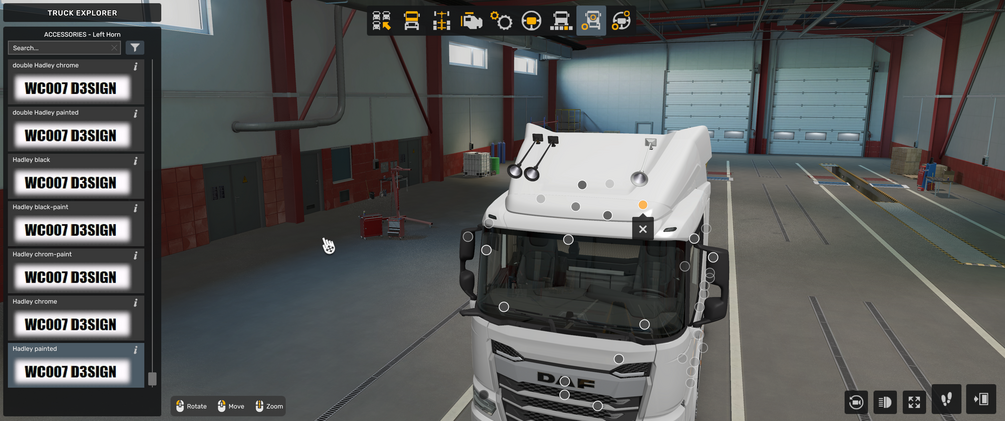Select the Hadley chrome horn
Image resolution: width=1005 pixels, height=421 pixels.
(x=70, y=323)
